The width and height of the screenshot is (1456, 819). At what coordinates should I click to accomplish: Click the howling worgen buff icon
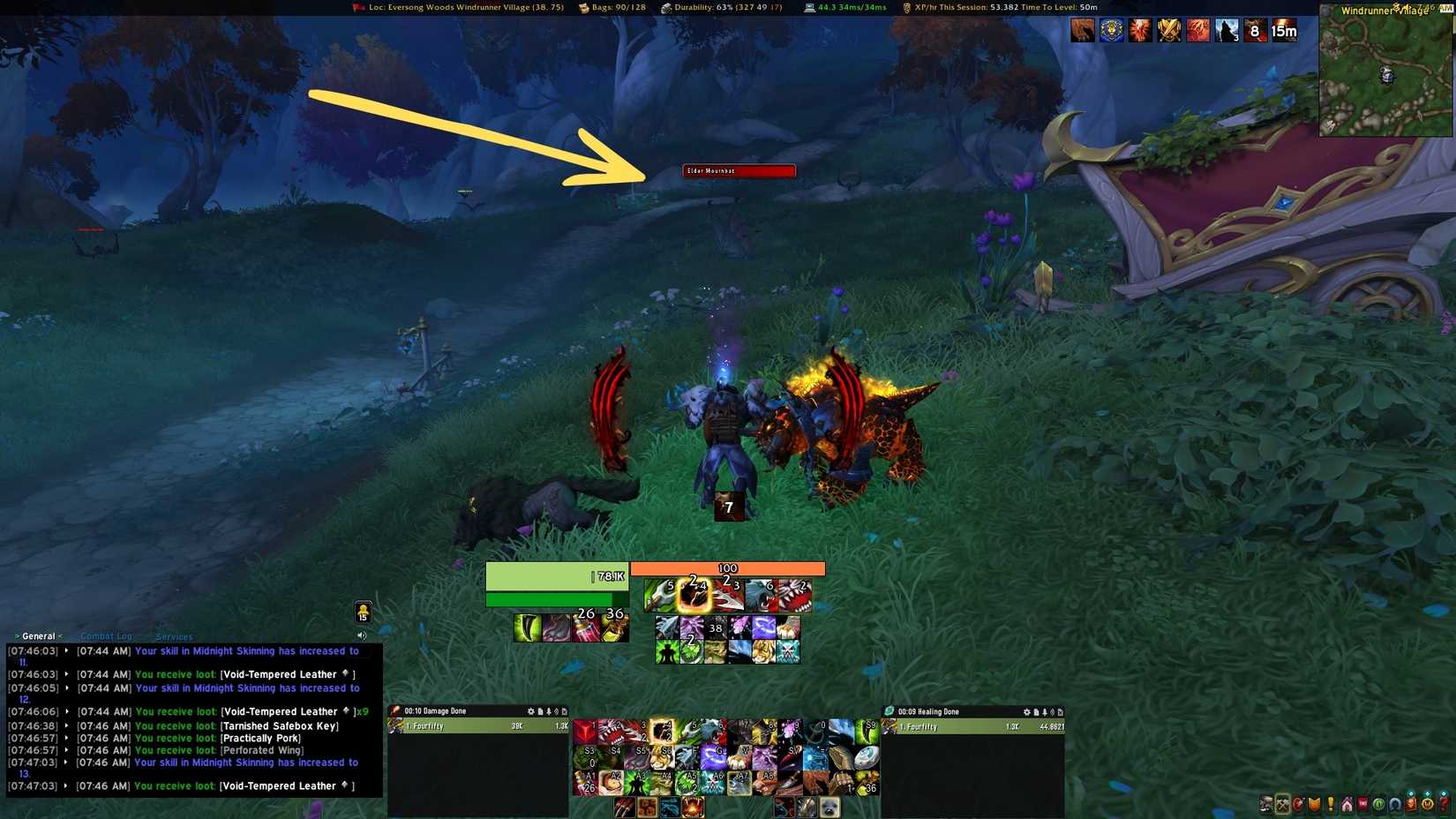1226,30
